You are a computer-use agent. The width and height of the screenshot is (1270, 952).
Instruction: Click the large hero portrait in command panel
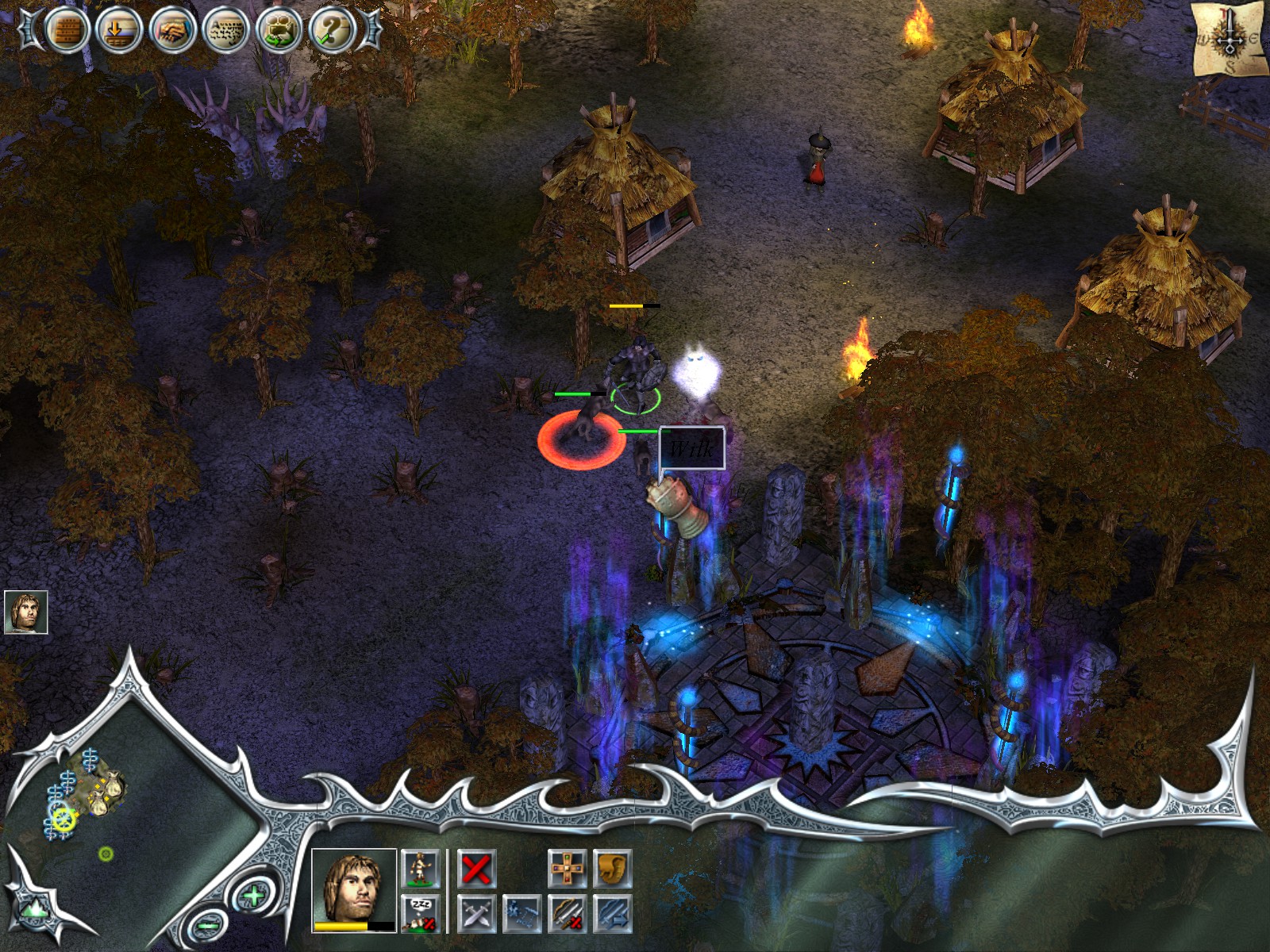[354, 889]
